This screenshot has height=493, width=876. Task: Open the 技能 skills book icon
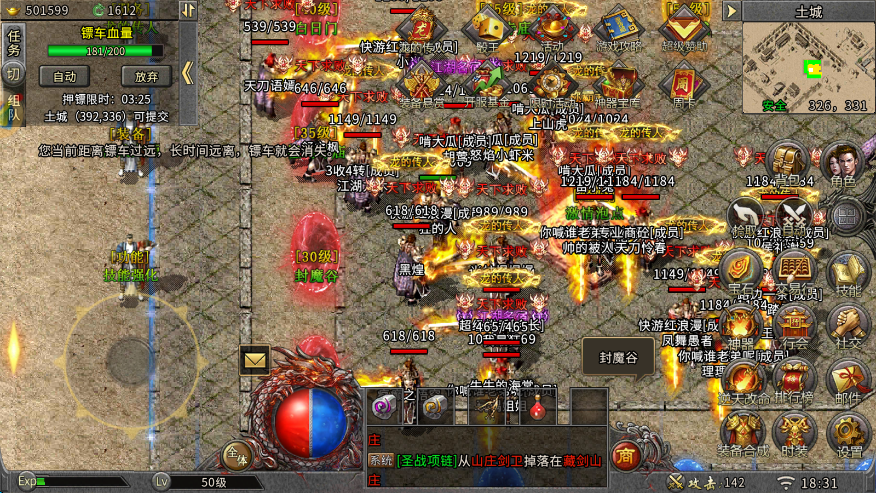click(x=848, y=273)
